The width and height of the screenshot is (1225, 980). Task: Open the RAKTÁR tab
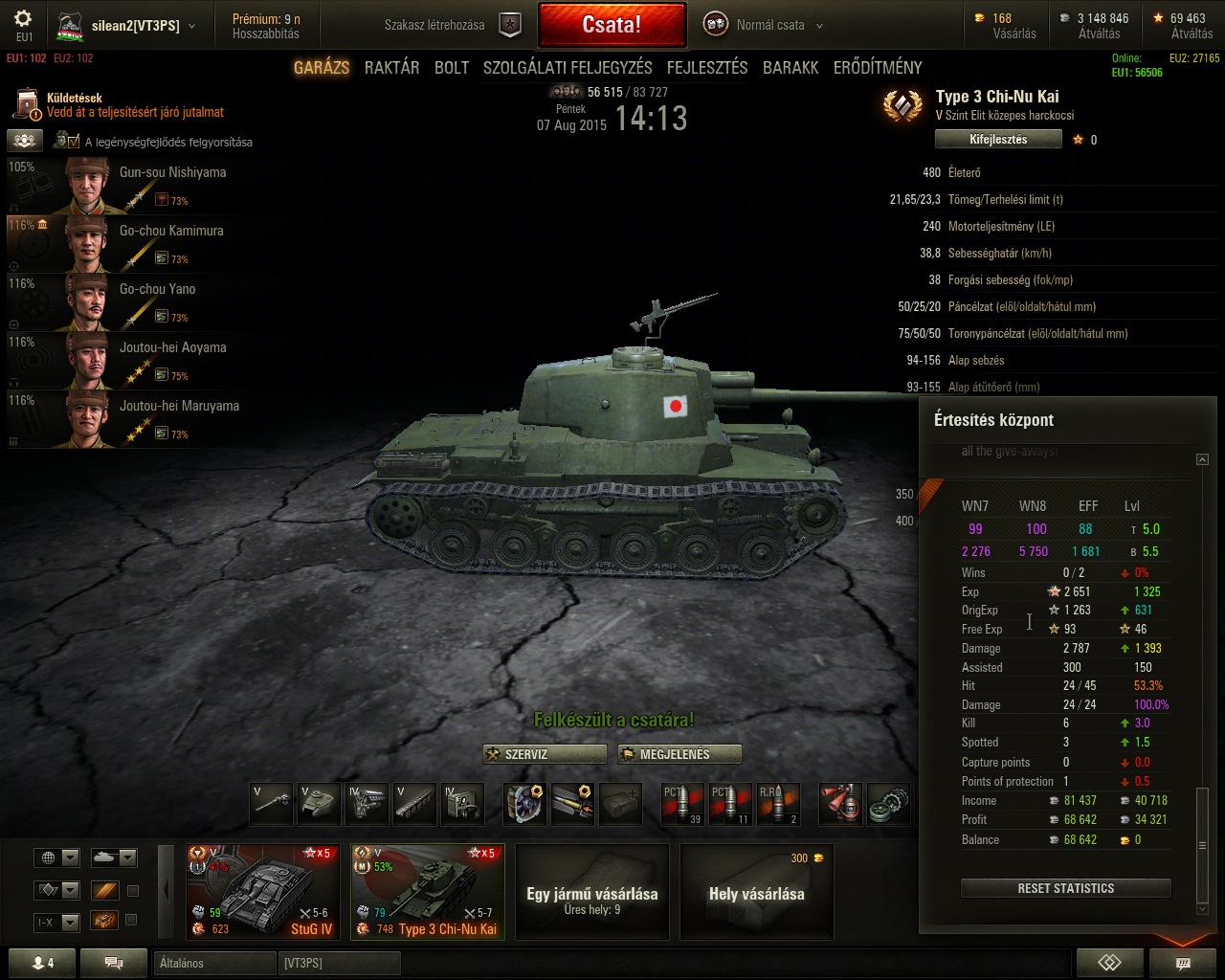click(x=391, y=67)
